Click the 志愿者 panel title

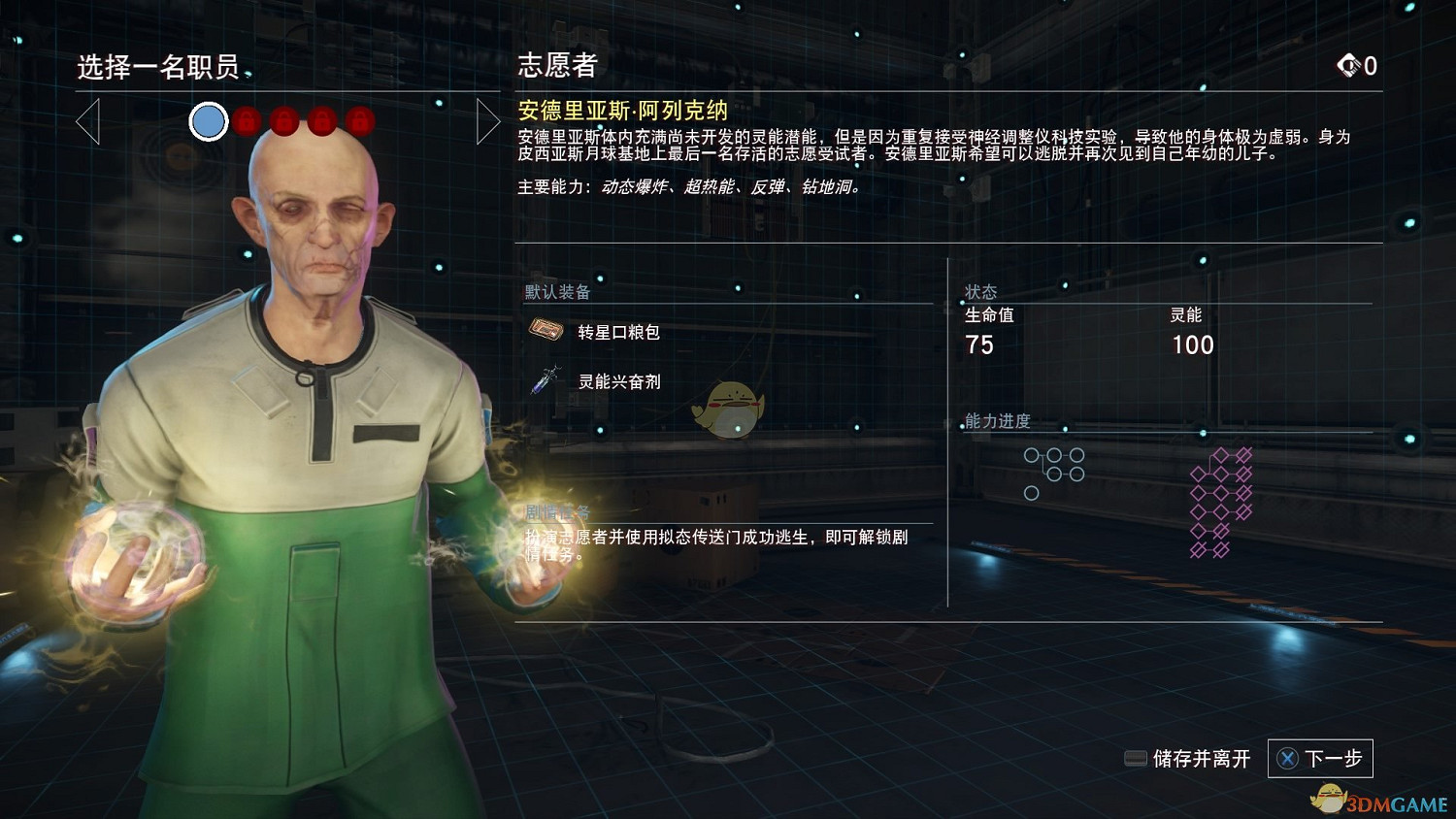point(557,66)
